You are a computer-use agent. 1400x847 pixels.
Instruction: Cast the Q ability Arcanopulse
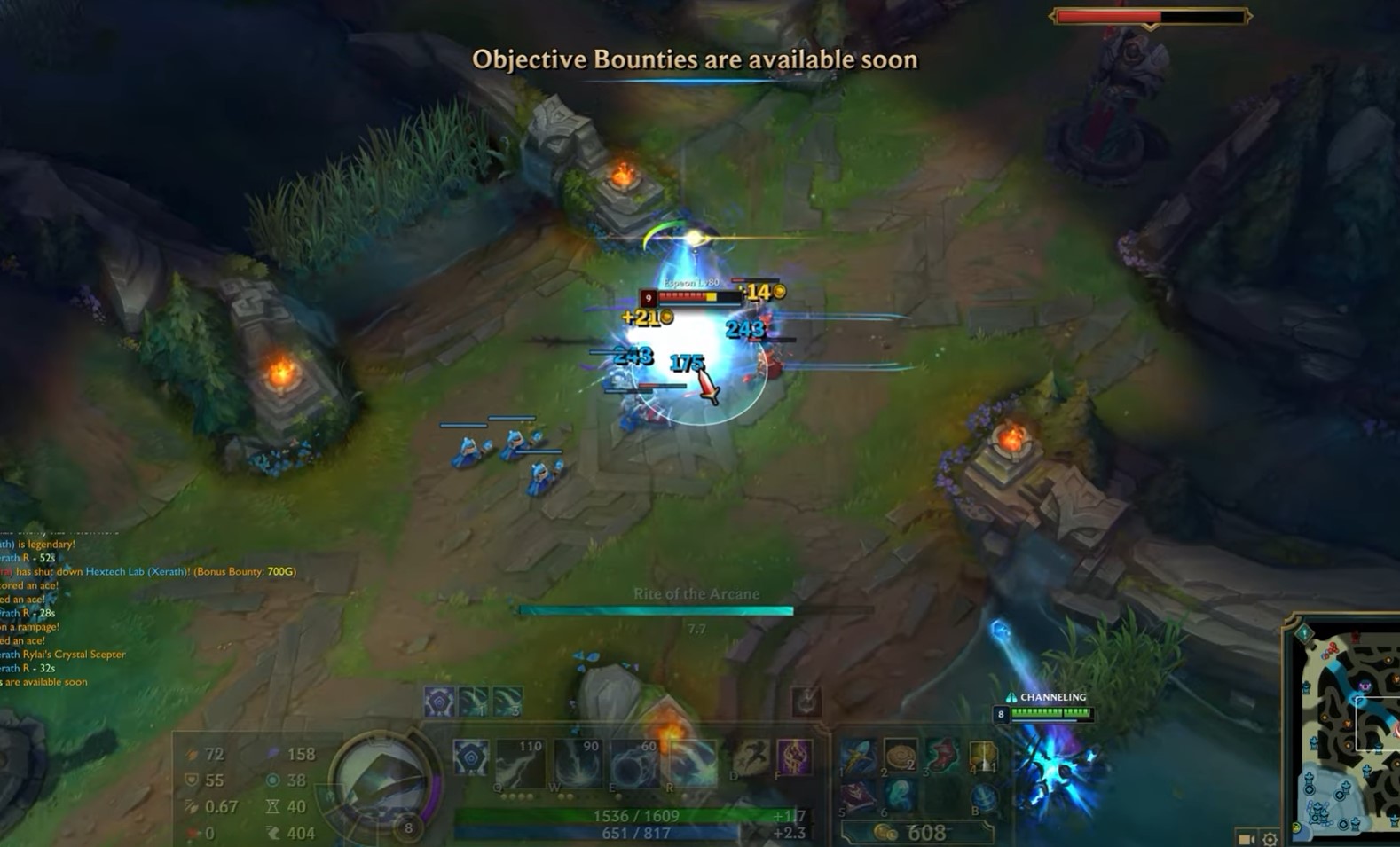[519, 765]
